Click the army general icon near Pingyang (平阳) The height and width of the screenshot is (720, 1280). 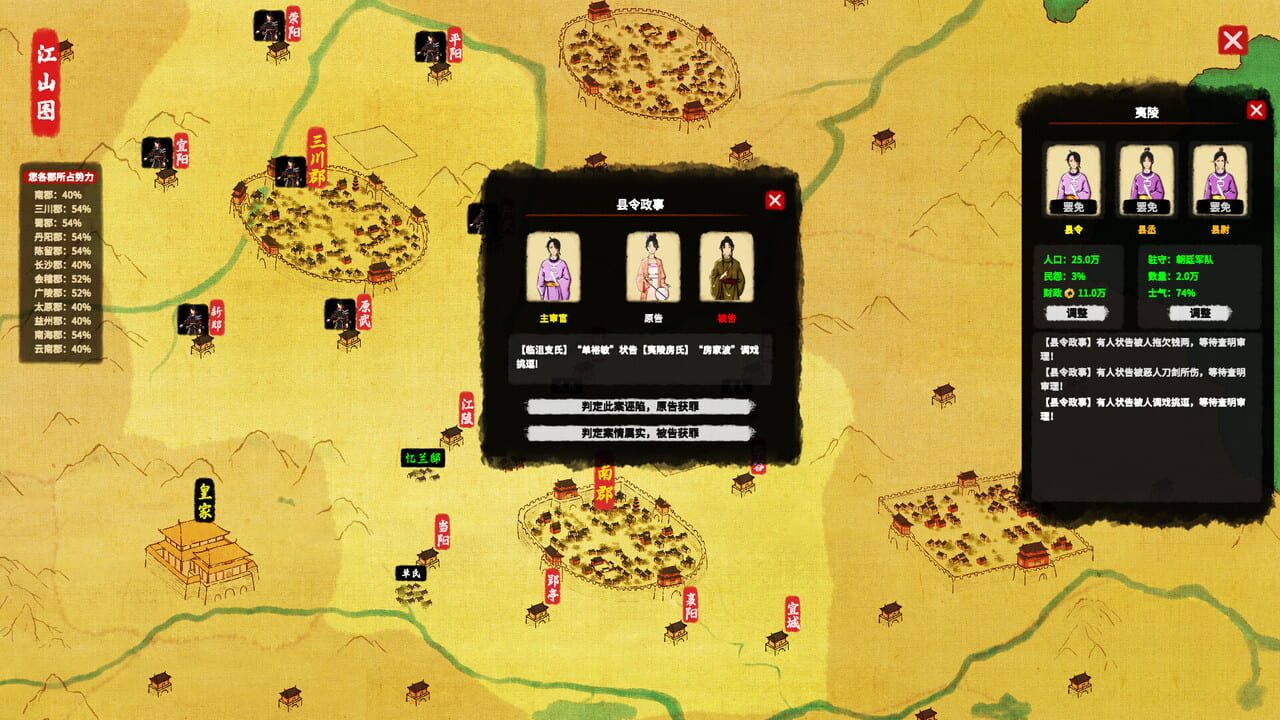coord(430,48)
